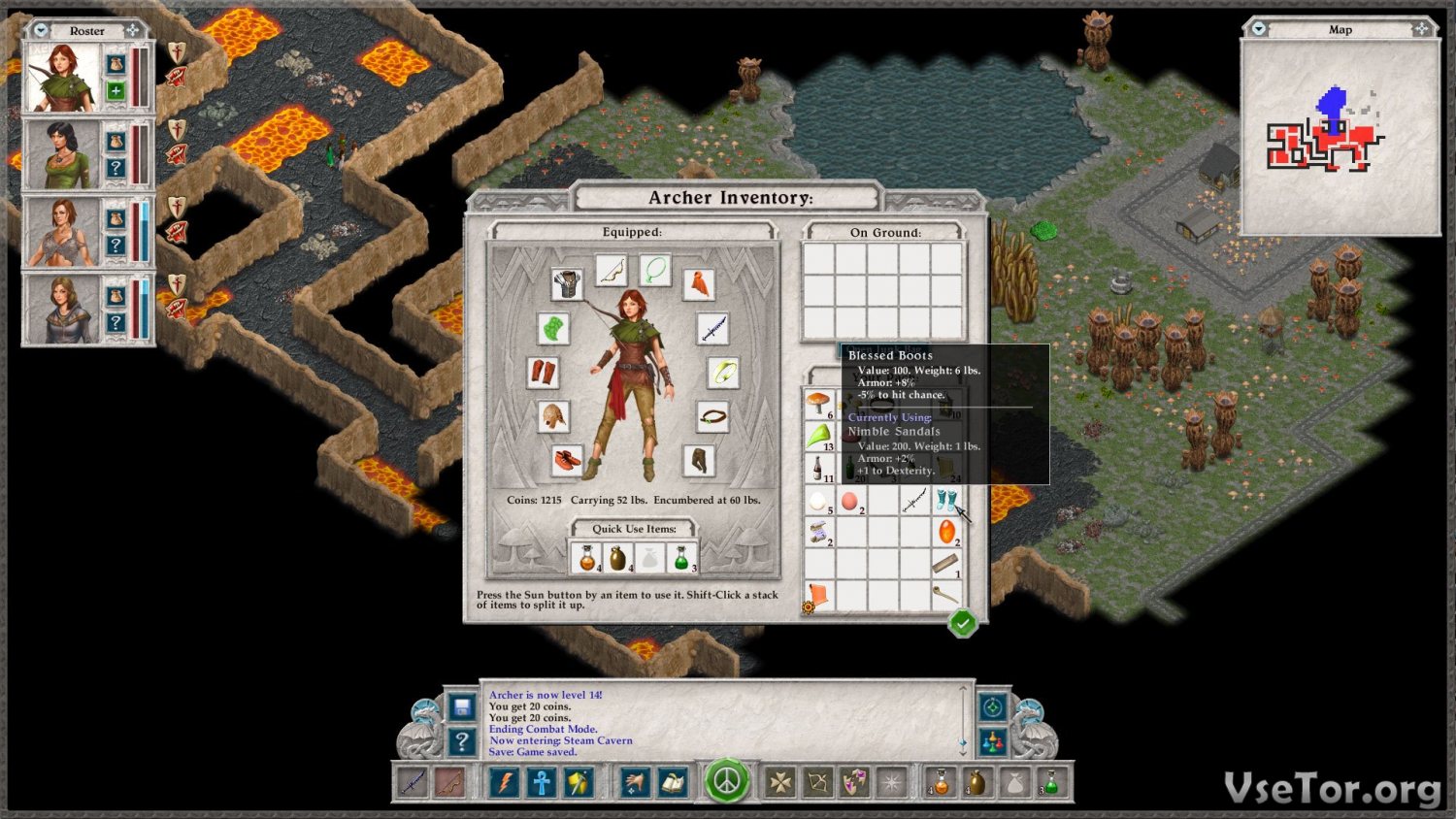Open the journal book on the toolbar

tap(673, 782)
